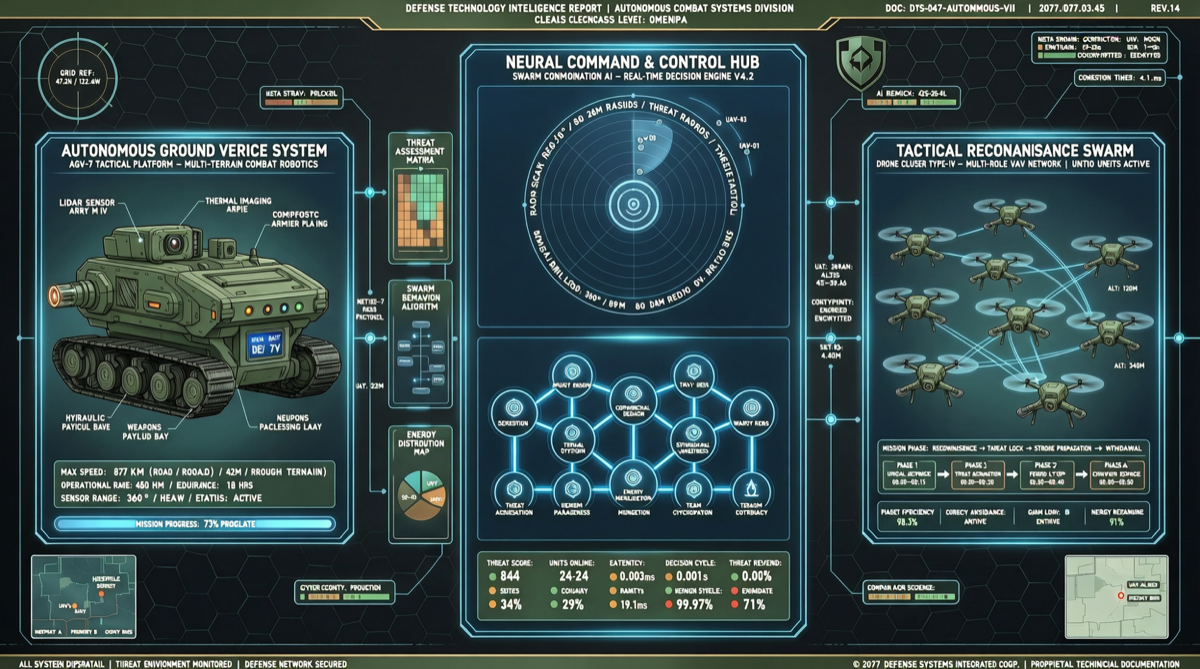
Task: Open the Swarm Behavior Algorithm panel
Action: click(420, 345)
